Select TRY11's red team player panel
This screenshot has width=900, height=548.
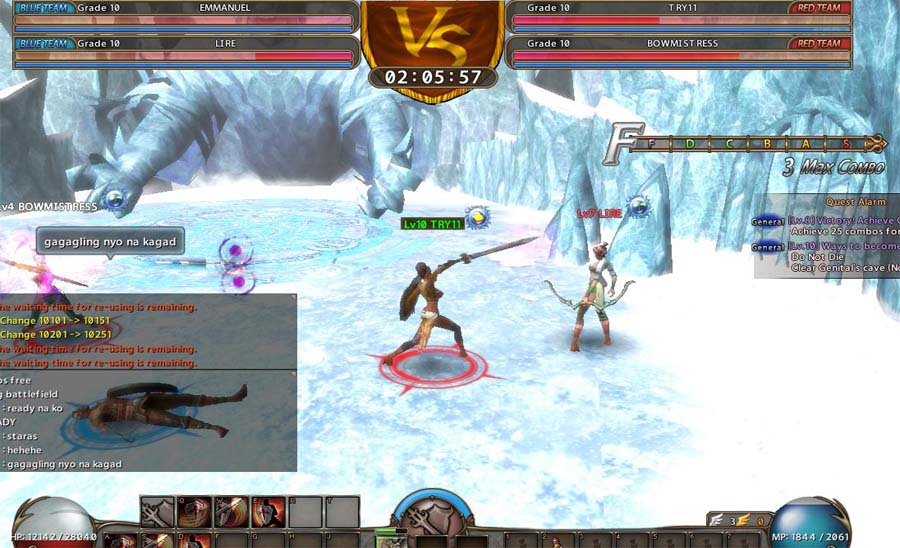click(x=682, y=15)
